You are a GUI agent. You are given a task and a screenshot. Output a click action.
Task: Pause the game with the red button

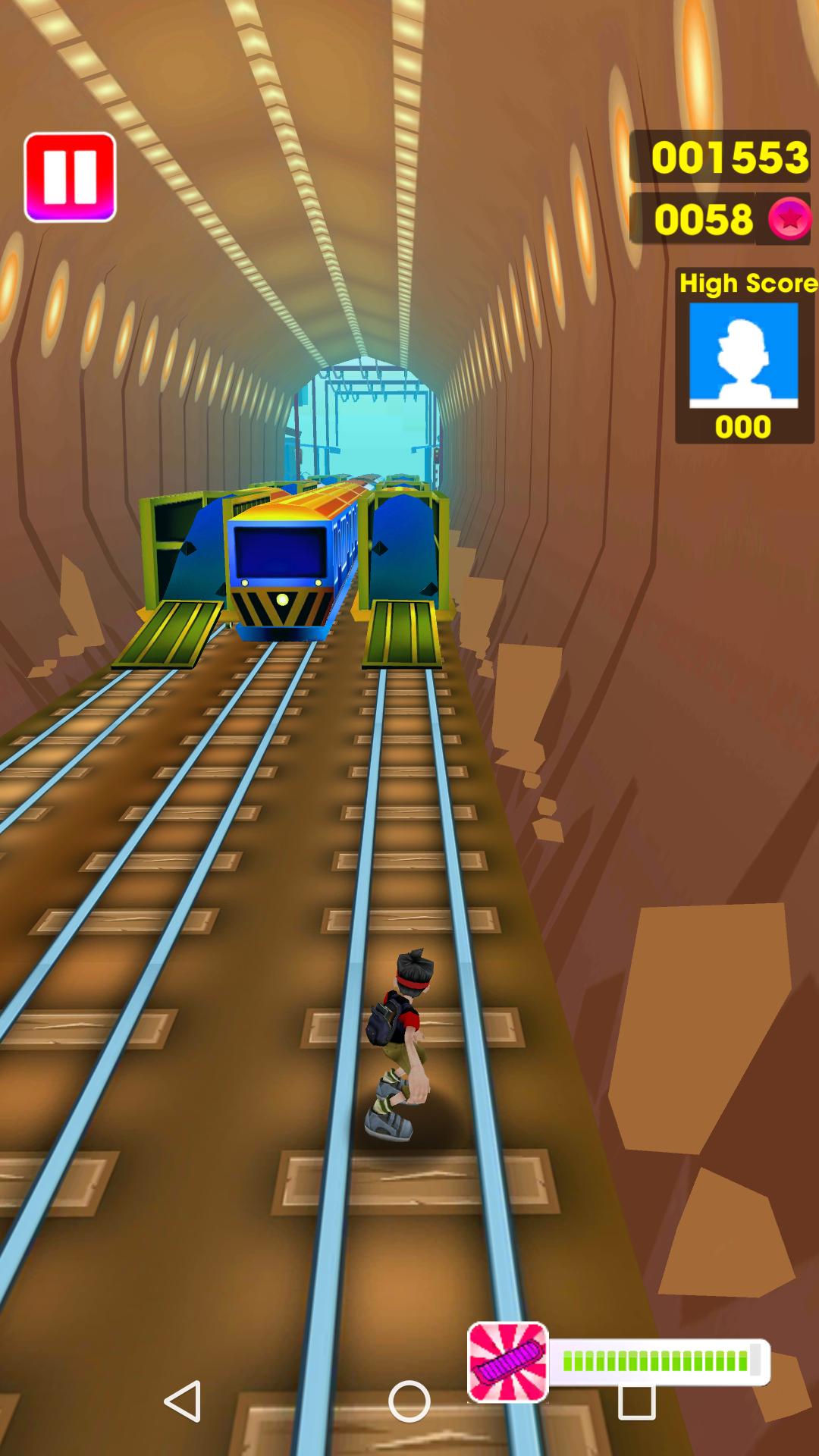(x=70, y=177)
